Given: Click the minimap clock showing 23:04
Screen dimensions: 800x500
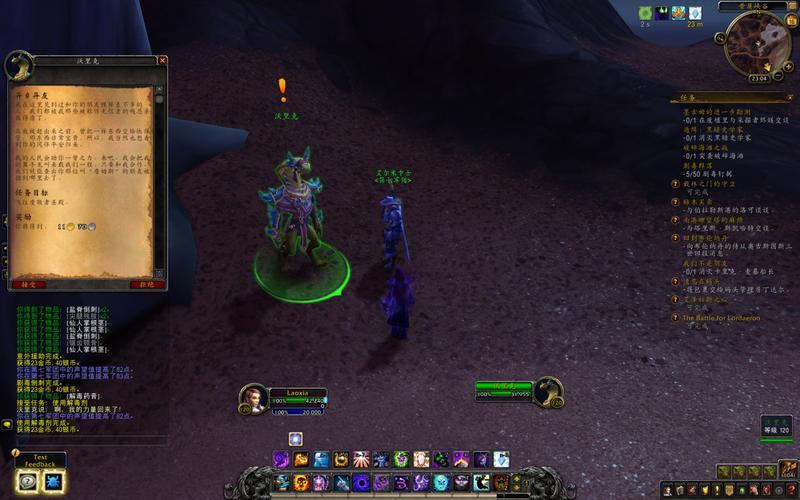Looking at the screenshot, I should [759, 78].
